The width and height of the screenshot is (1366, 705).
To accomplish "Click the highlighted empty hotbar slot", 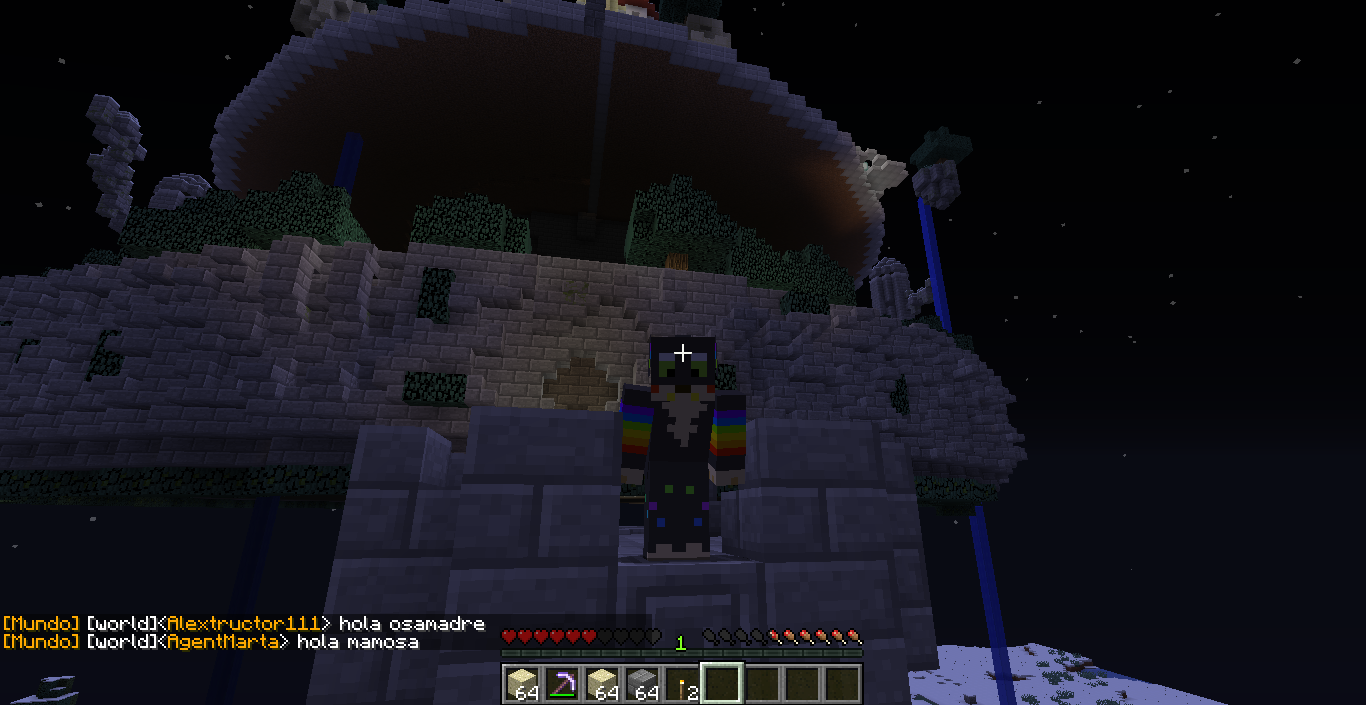I will pos(722,683).
